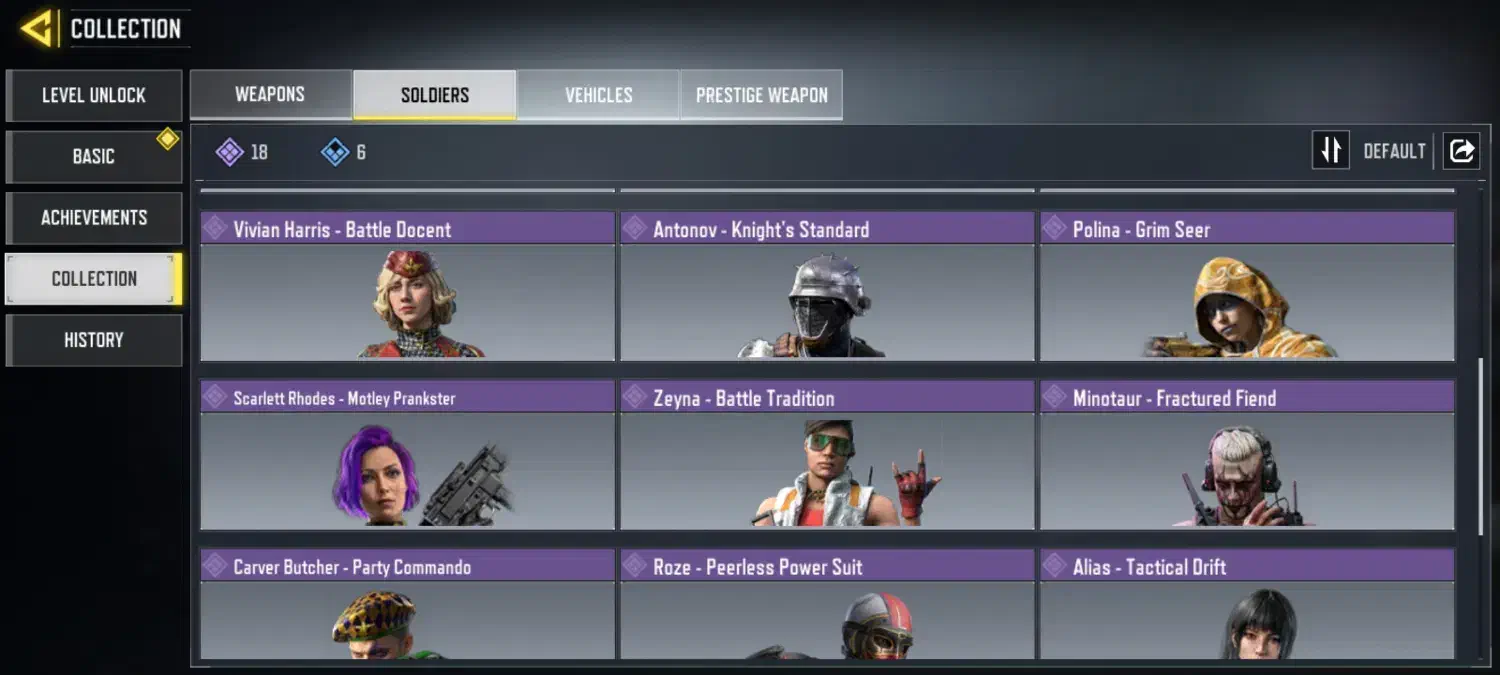Open the History section
Image resolution: width=1500 pixels, height=675 pixels.
tap(94, 340)
